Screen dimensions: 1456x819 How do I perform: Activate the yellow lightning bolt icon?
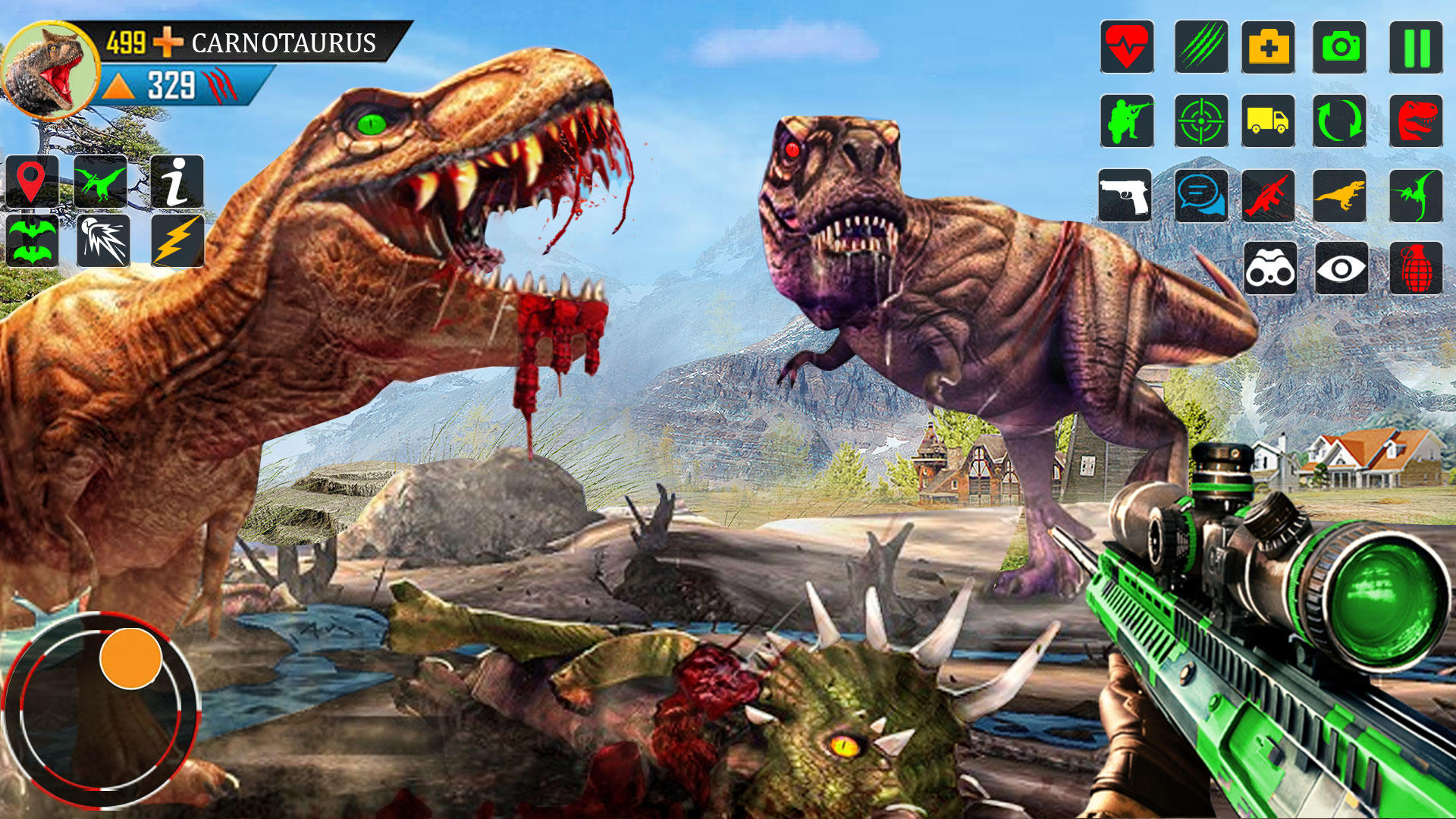[177, 241]
